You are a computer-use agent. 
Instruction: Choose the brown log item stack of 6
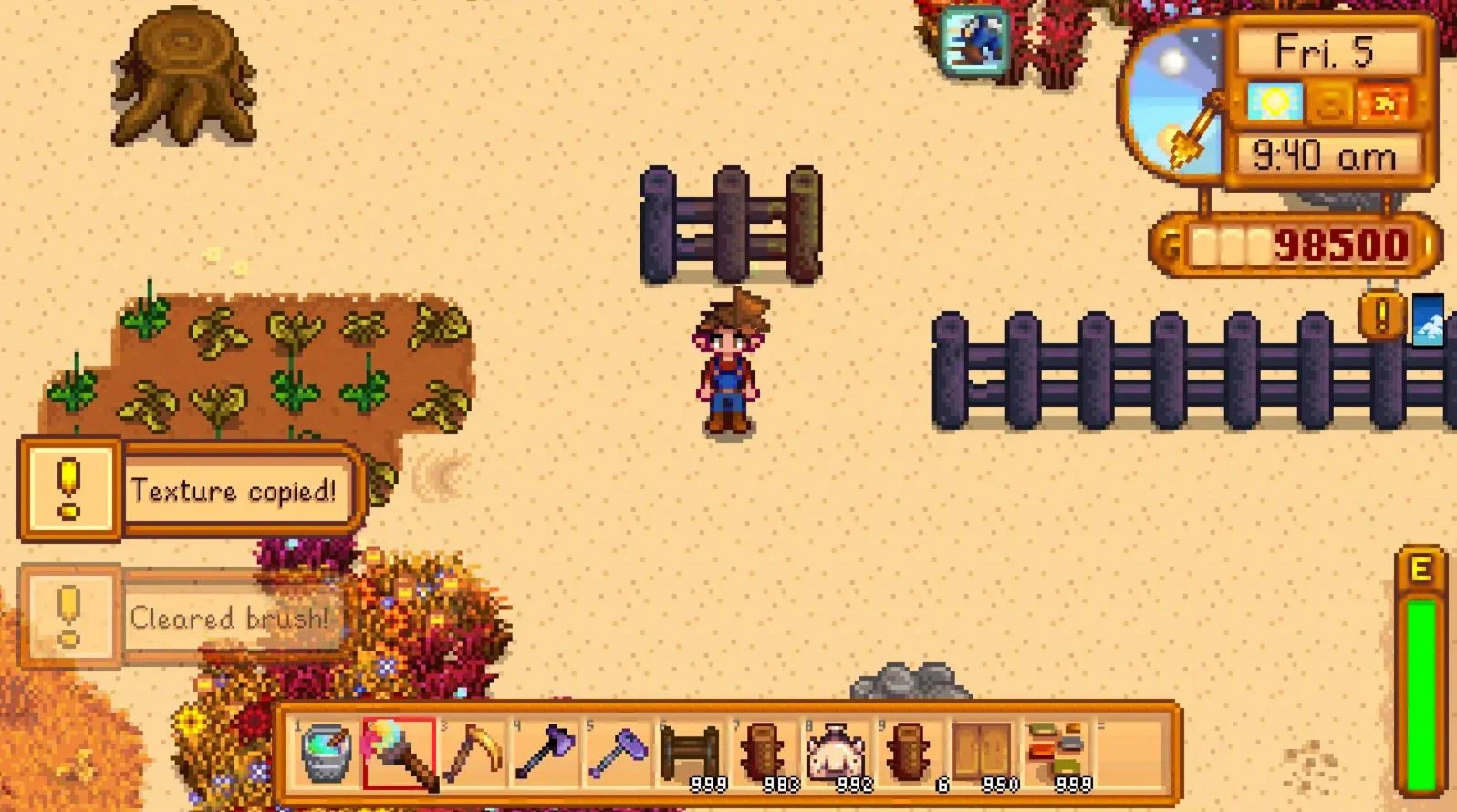point(910,755)
